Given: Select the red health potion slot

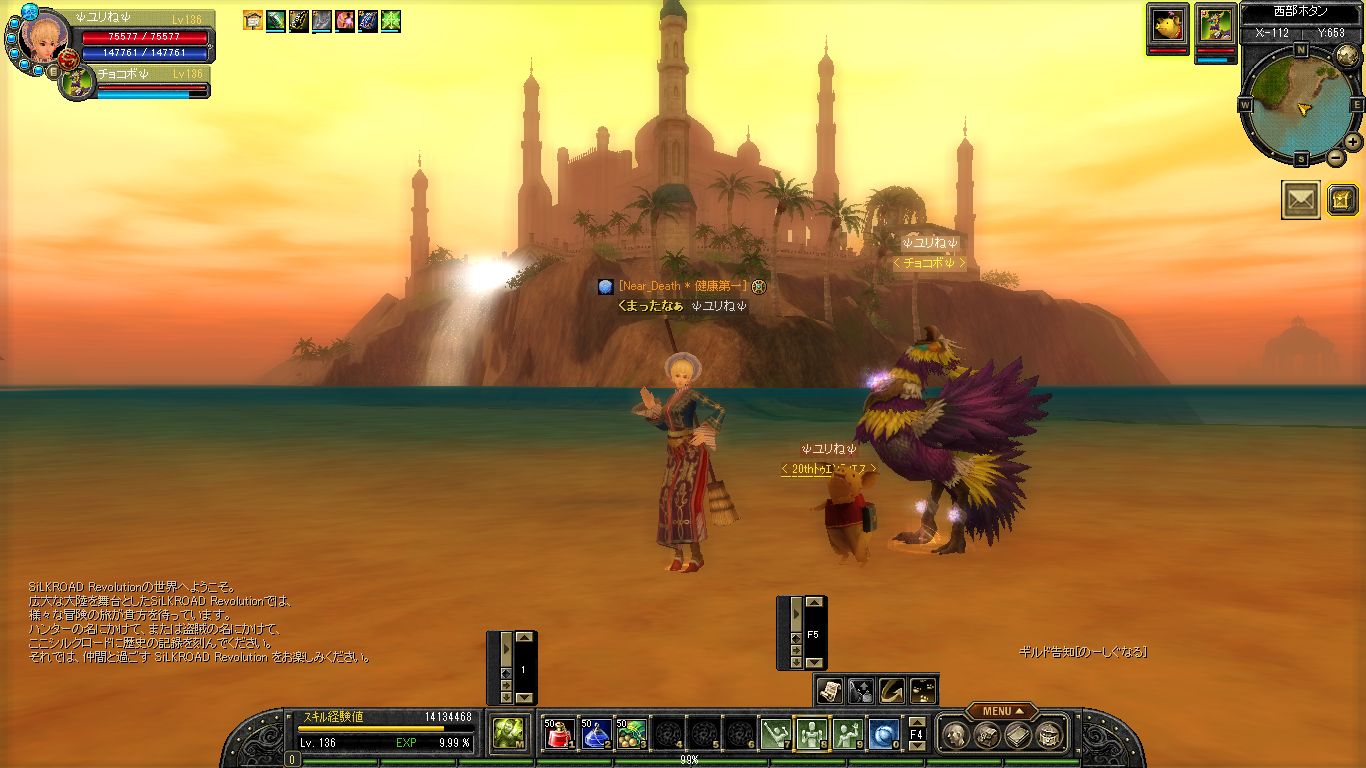Looking at the screenshot, I should [x=559, y=735].
